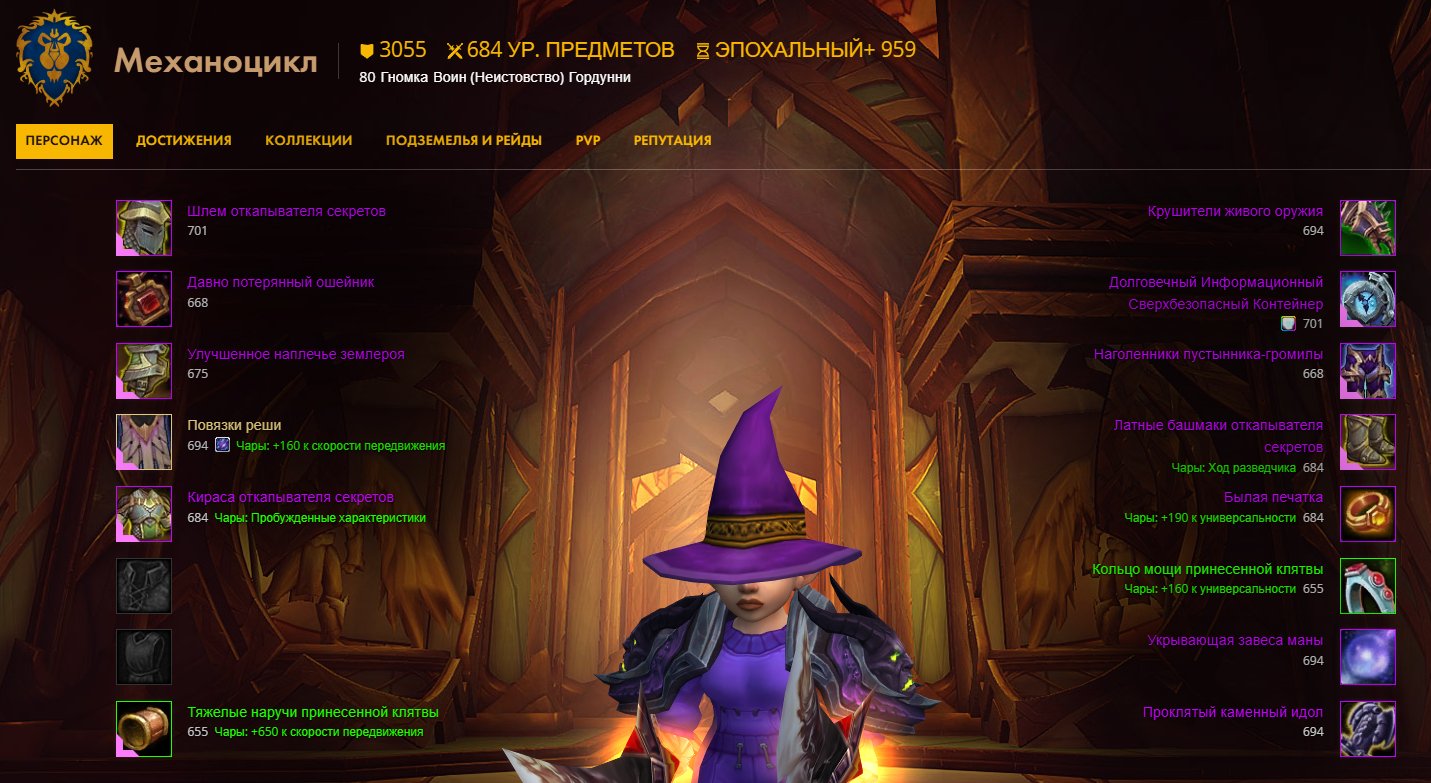Viewport: 1431px width, 783px height.
Task: Switch to the Достижения tab
Action: [184, 140]
